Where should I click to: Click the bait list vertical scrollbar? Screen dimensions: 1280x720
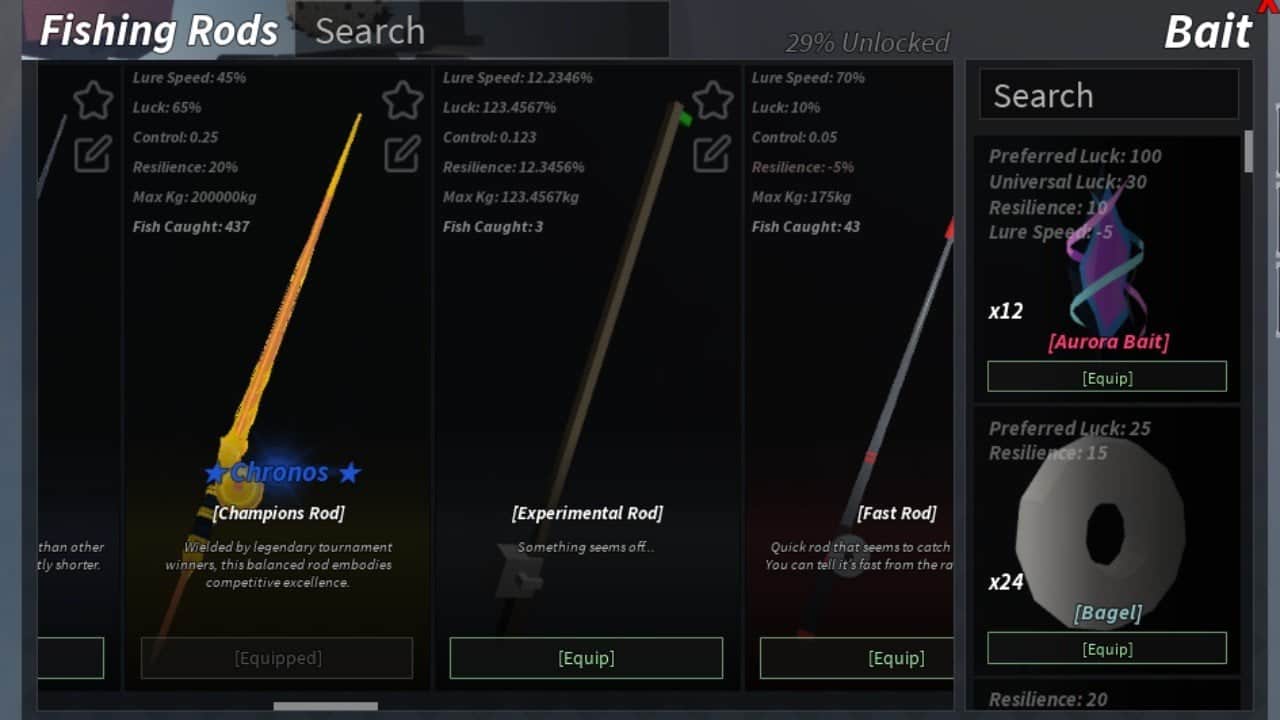click(x=1248, y=152)
